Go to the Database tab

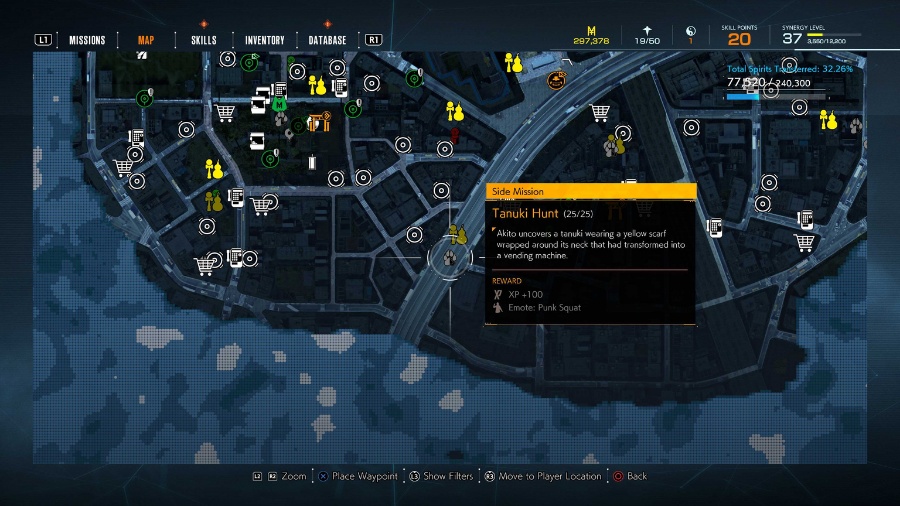327,40
